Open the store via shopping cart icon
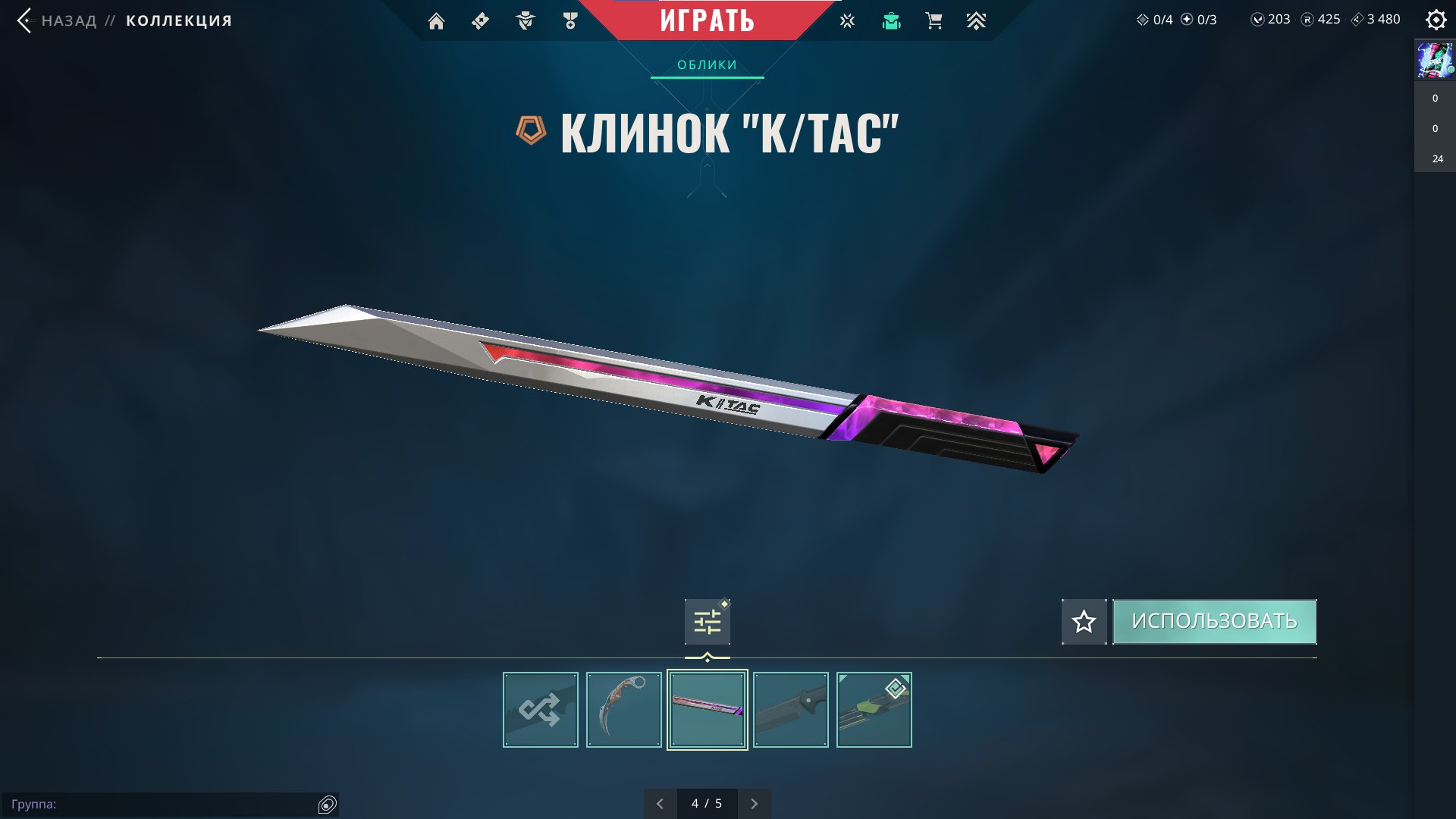This screenshot has width=1456, height=819. click(x=934, y=21)
